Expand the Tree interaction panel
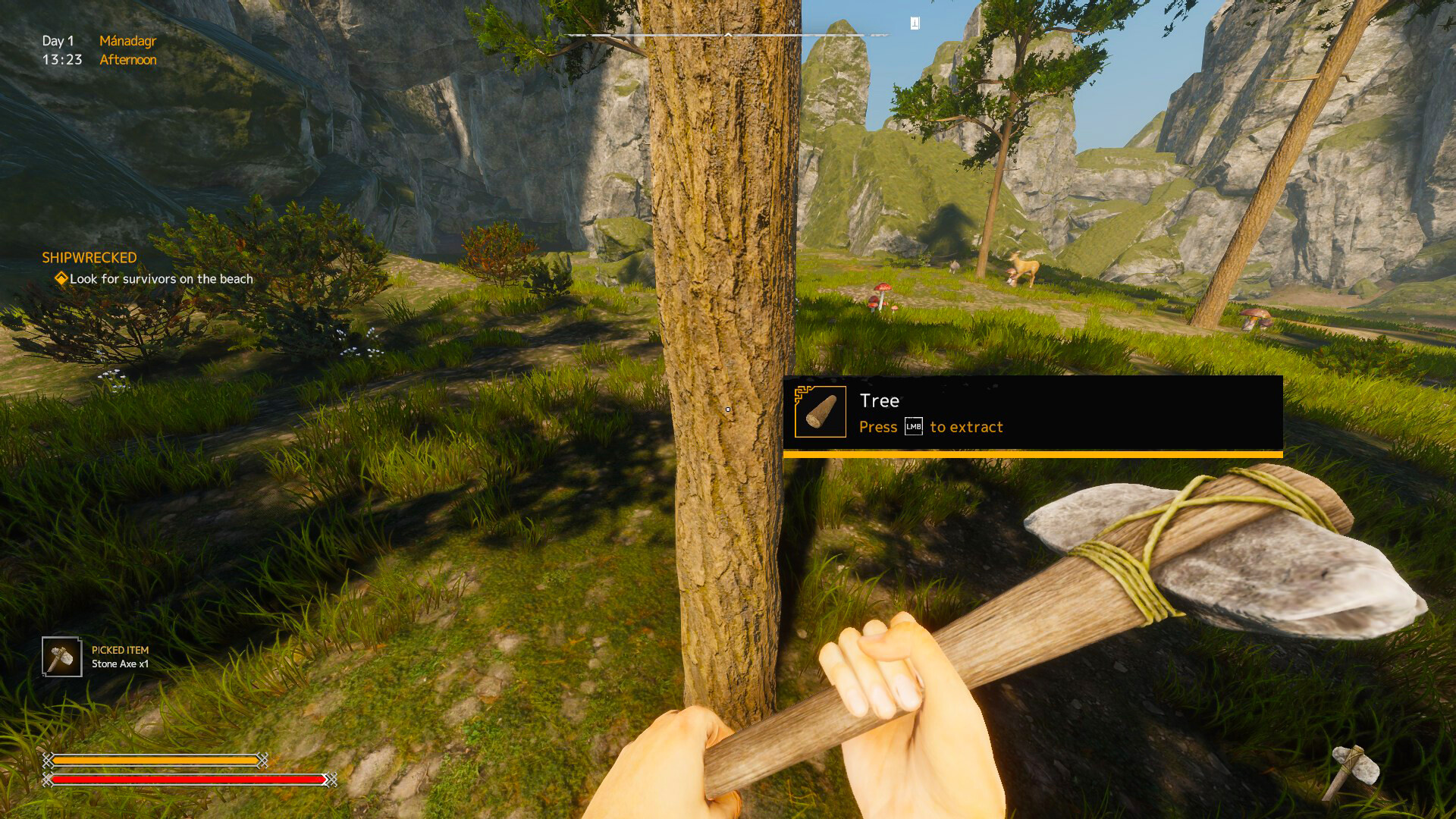 1031,413
